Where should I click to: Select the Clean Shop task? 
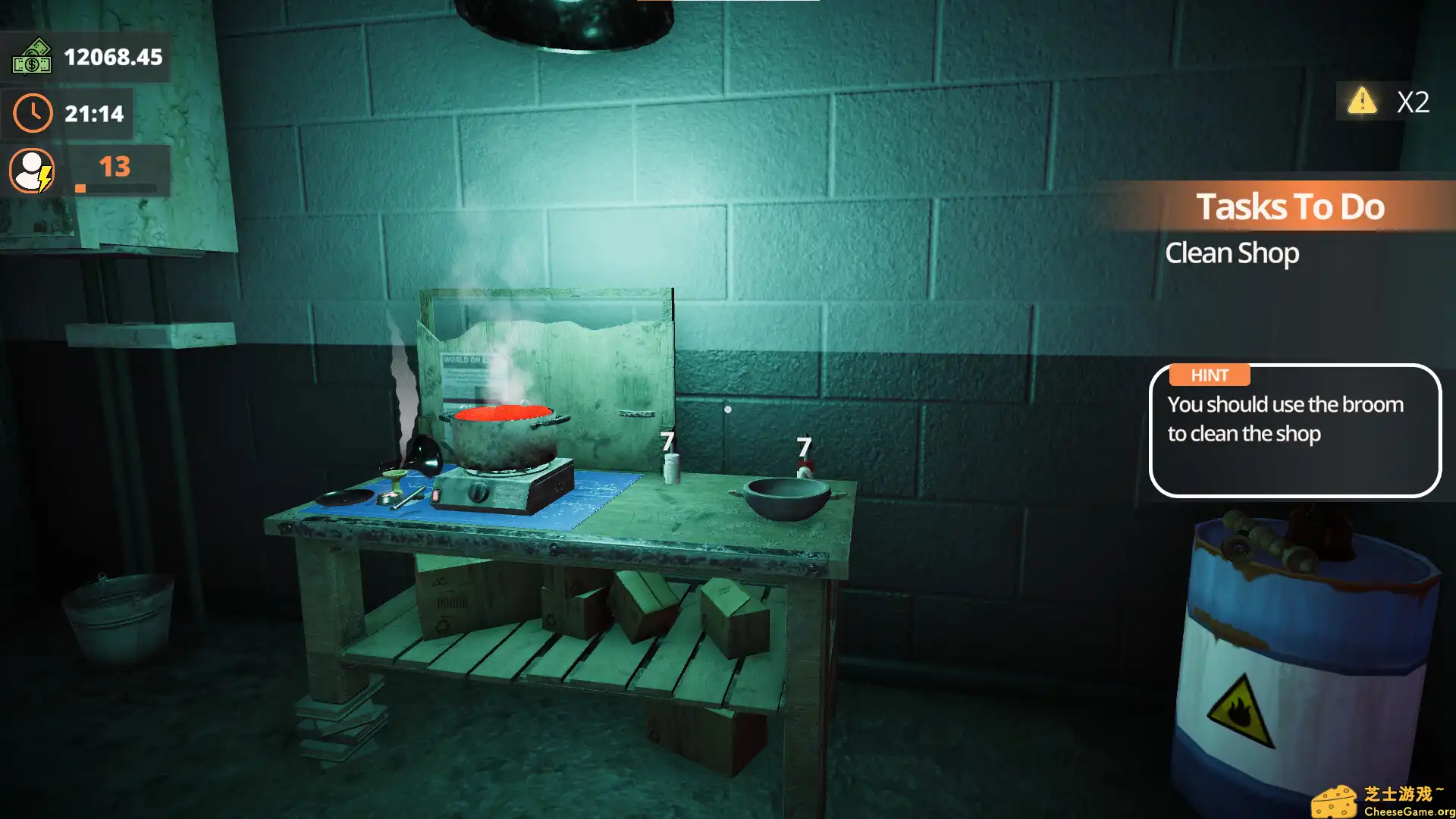coord(1232,253)
